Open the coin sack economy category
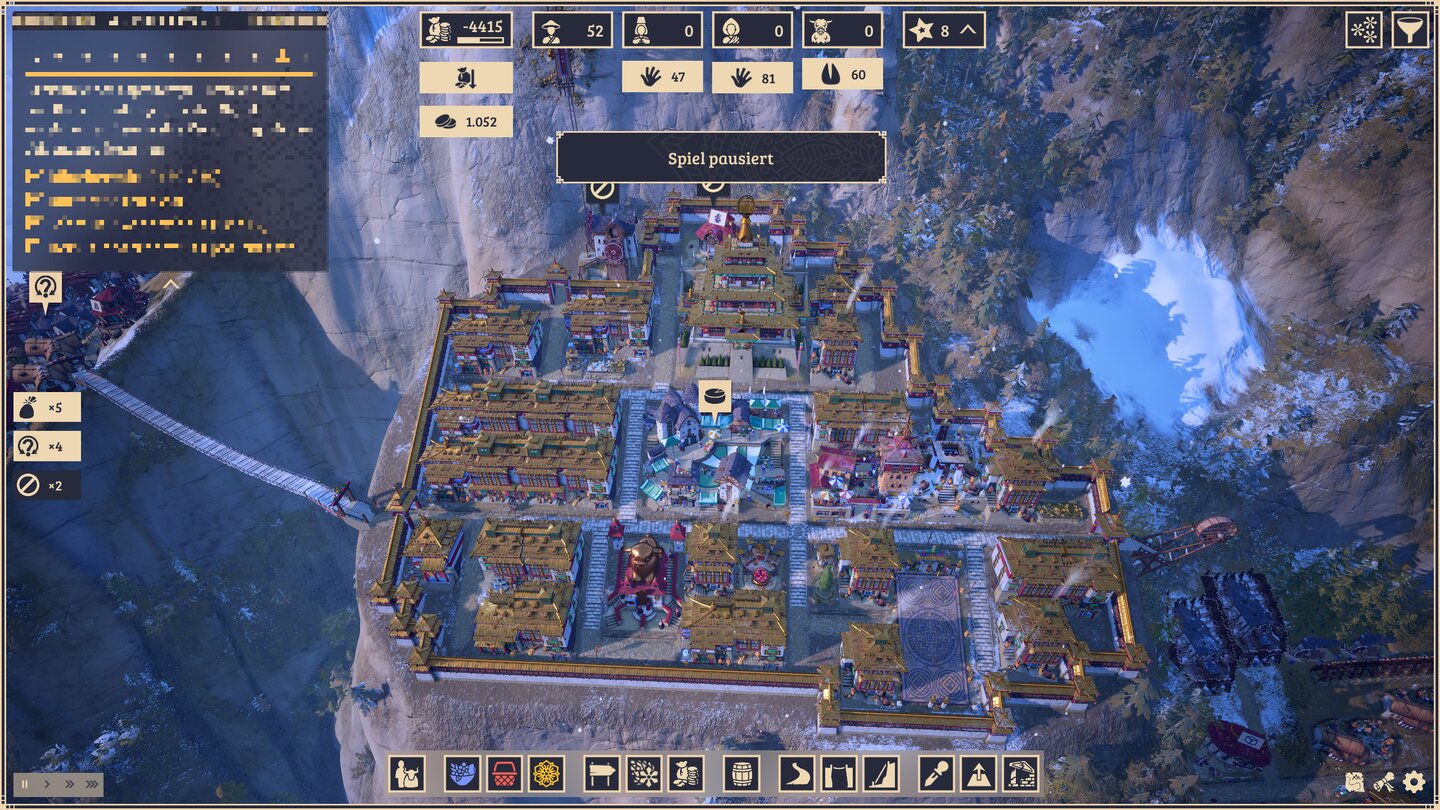Image resolution: width=1440 pixels, height=810 pixels. click(686, 774)
